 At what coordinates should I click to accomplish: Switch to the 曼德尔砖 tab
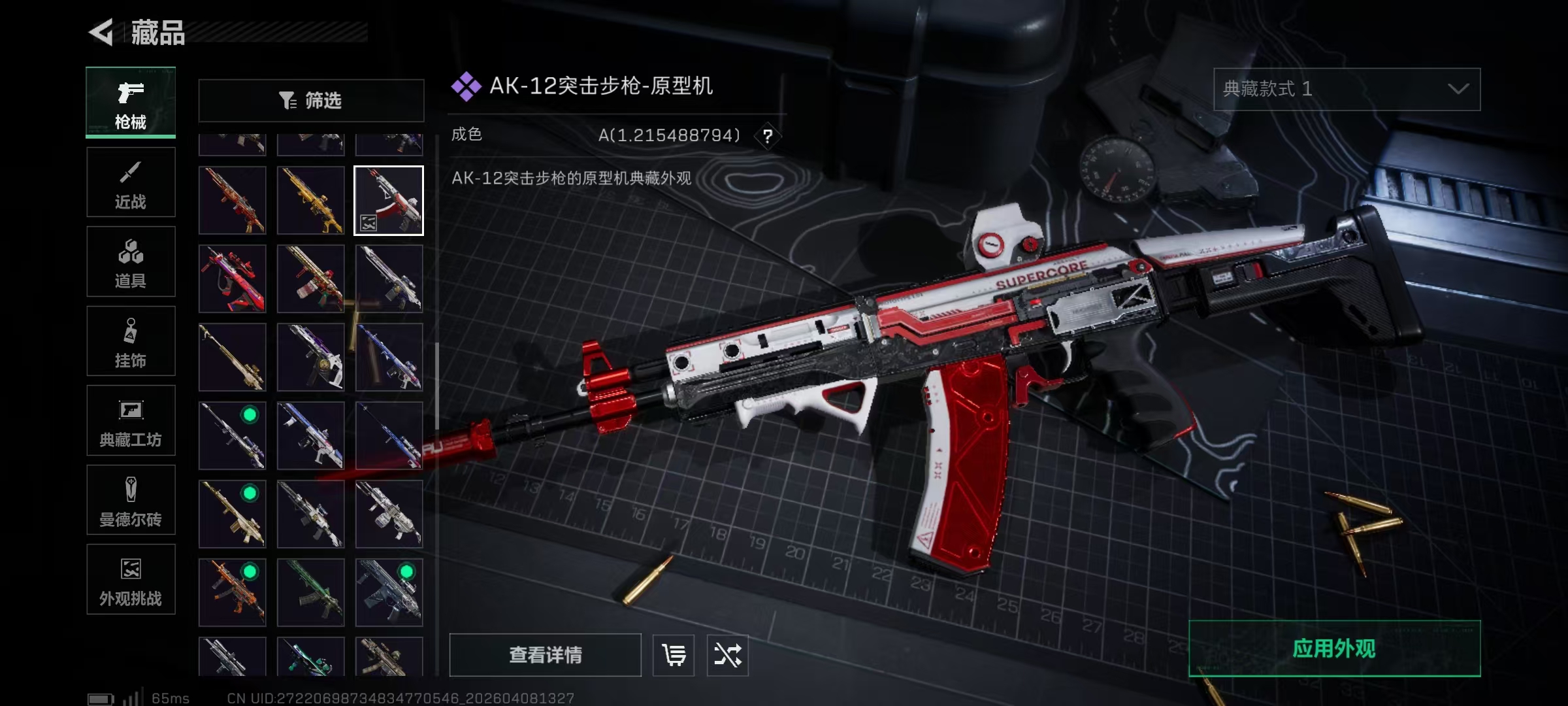click(x=131, y=501)
